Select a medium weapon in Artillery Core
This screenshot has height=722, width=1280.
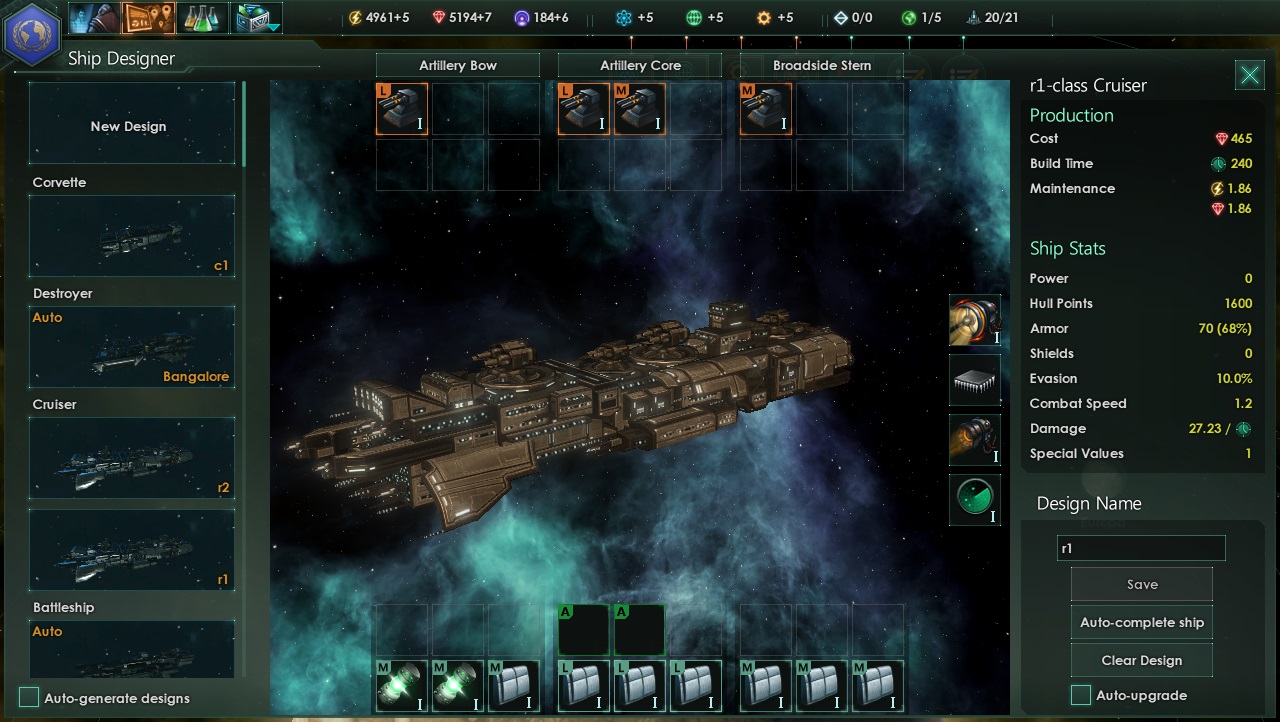point(640,108)
